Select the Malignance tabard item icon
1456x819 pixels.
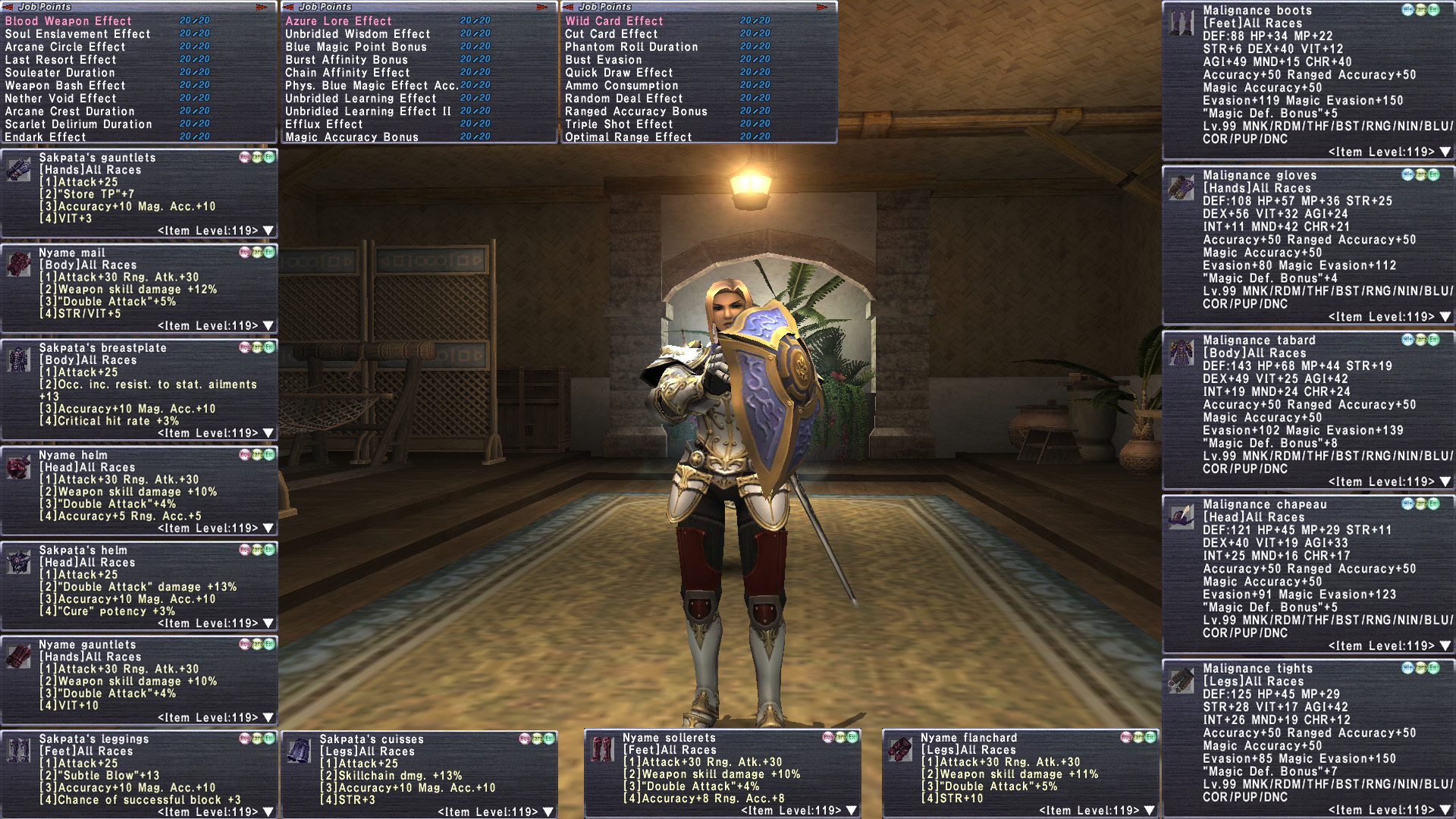(x=1181, y=353)
